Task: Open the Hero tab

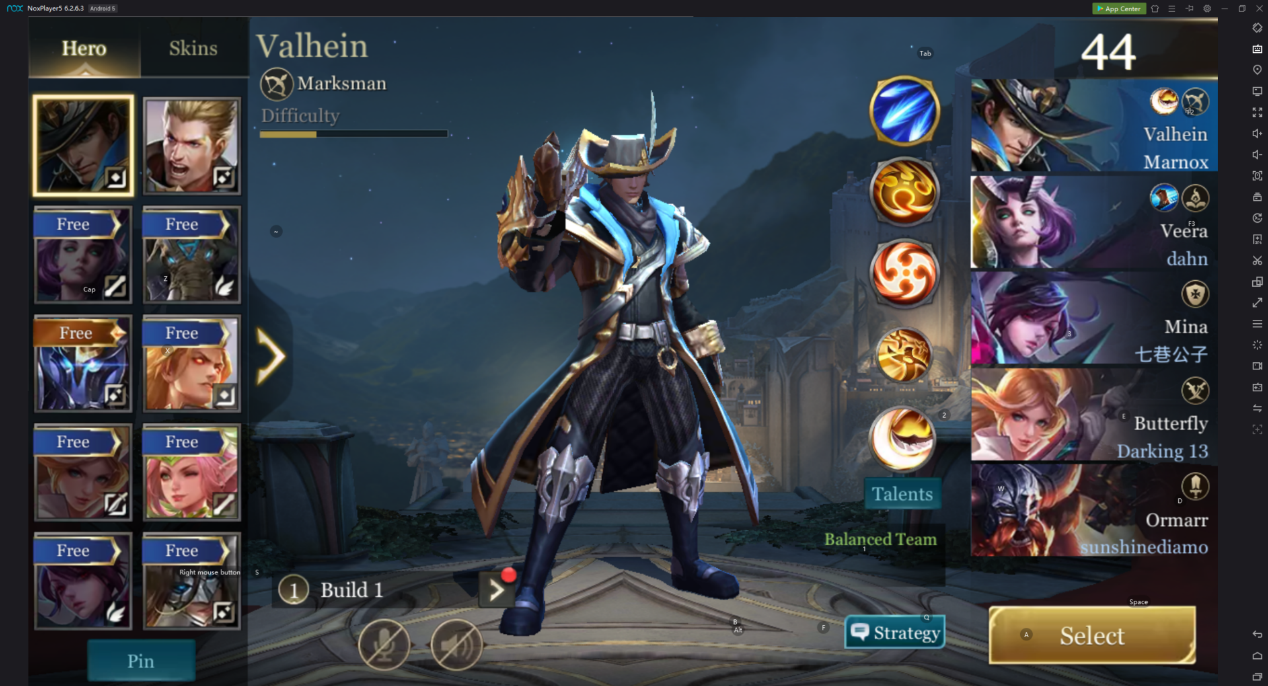Action: 84,48
